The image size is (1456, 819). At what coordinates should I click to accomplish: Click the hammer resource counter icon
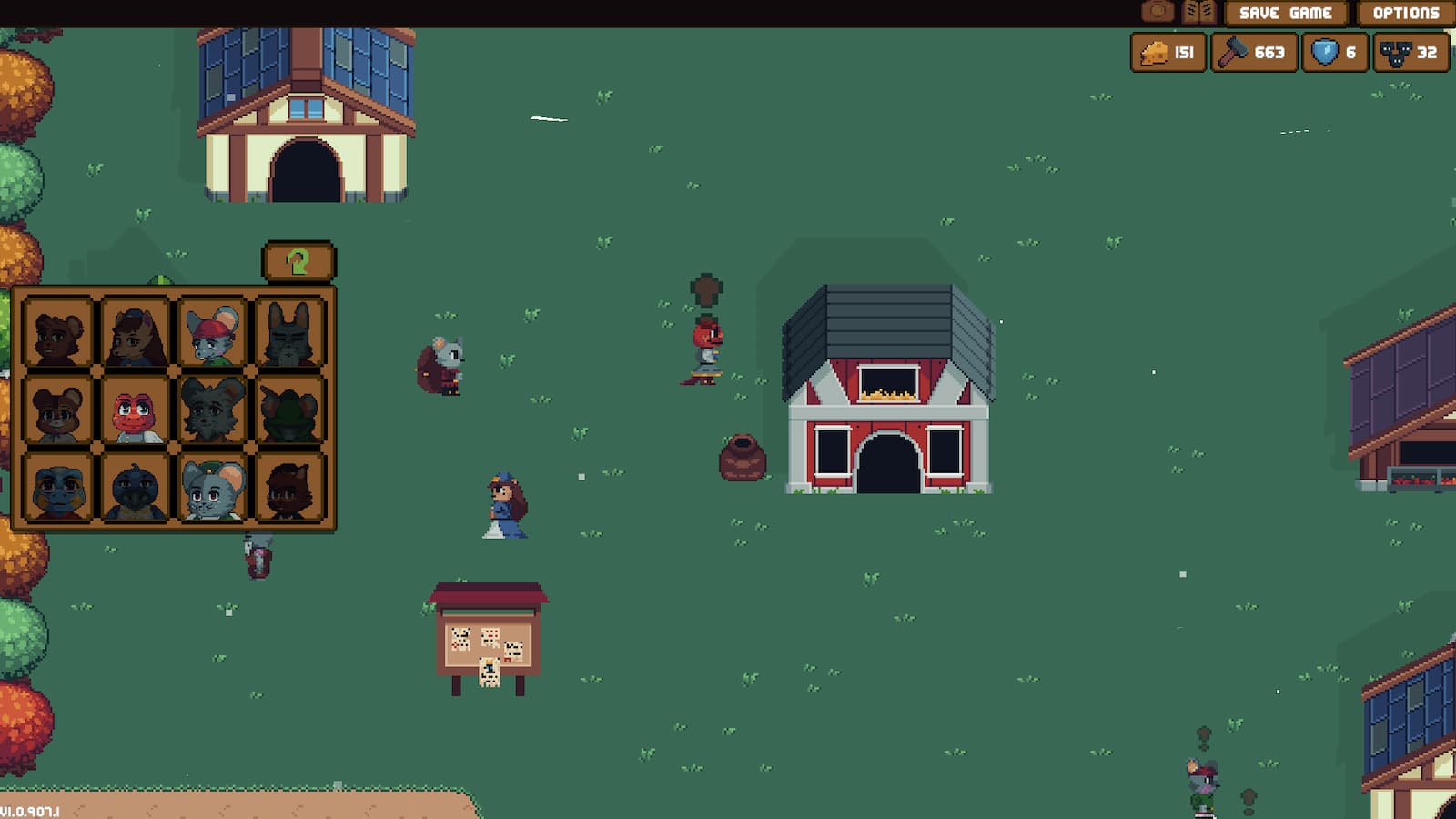(1233, 52)
